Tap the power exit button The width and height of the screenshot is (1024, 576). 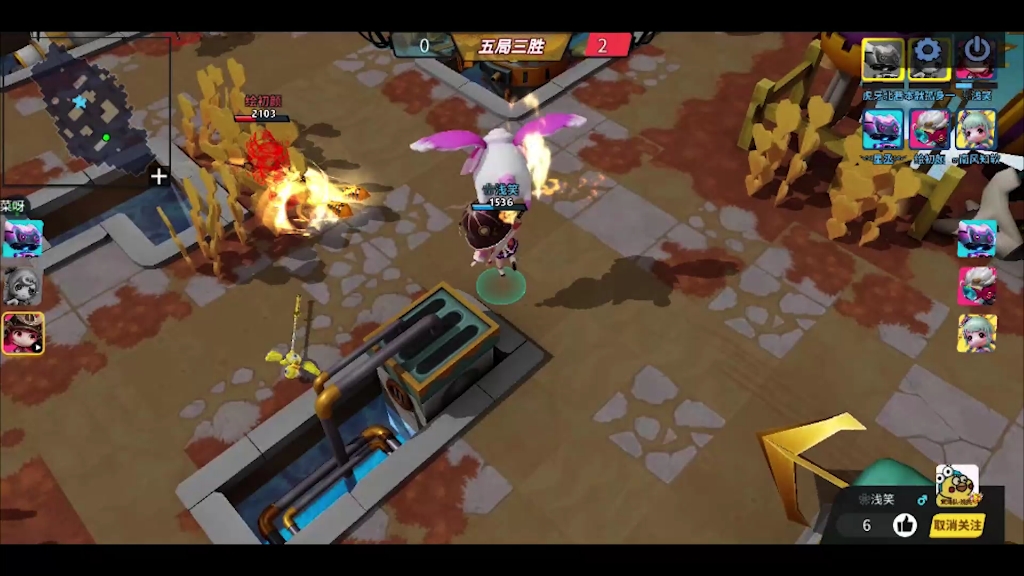pos(977,51)
